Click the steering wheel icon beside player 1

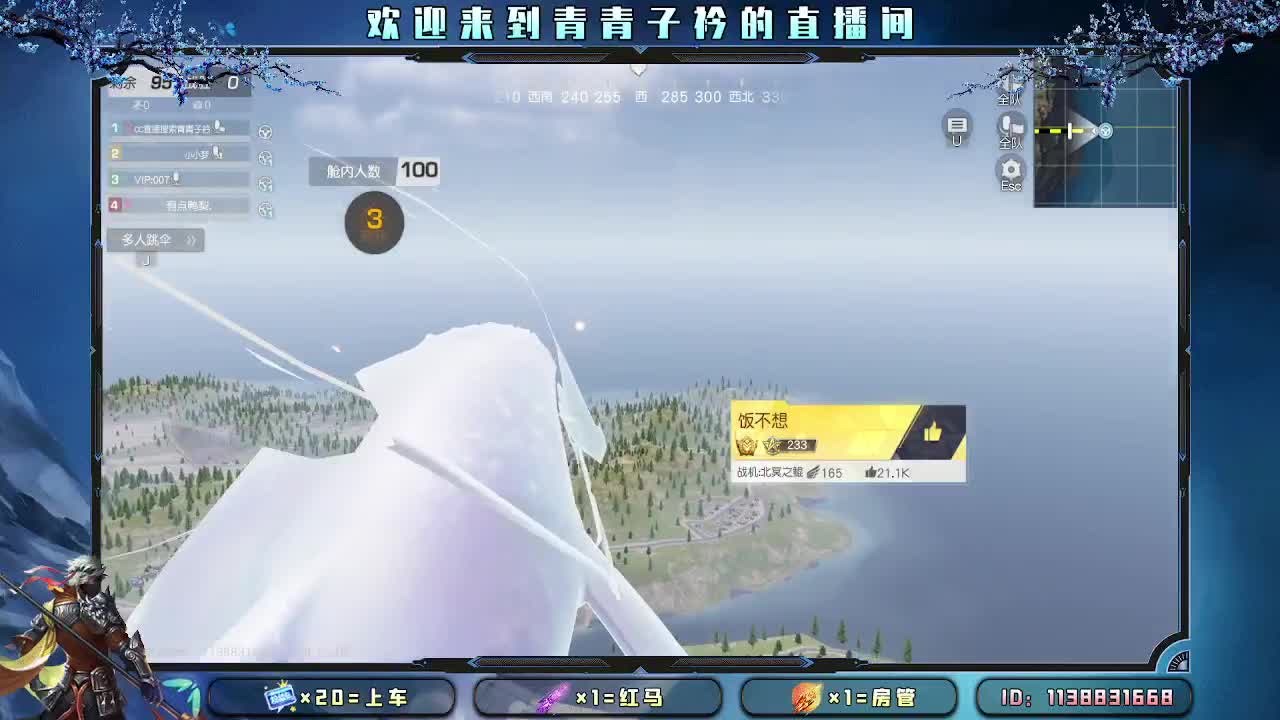(x=265, y=132)
